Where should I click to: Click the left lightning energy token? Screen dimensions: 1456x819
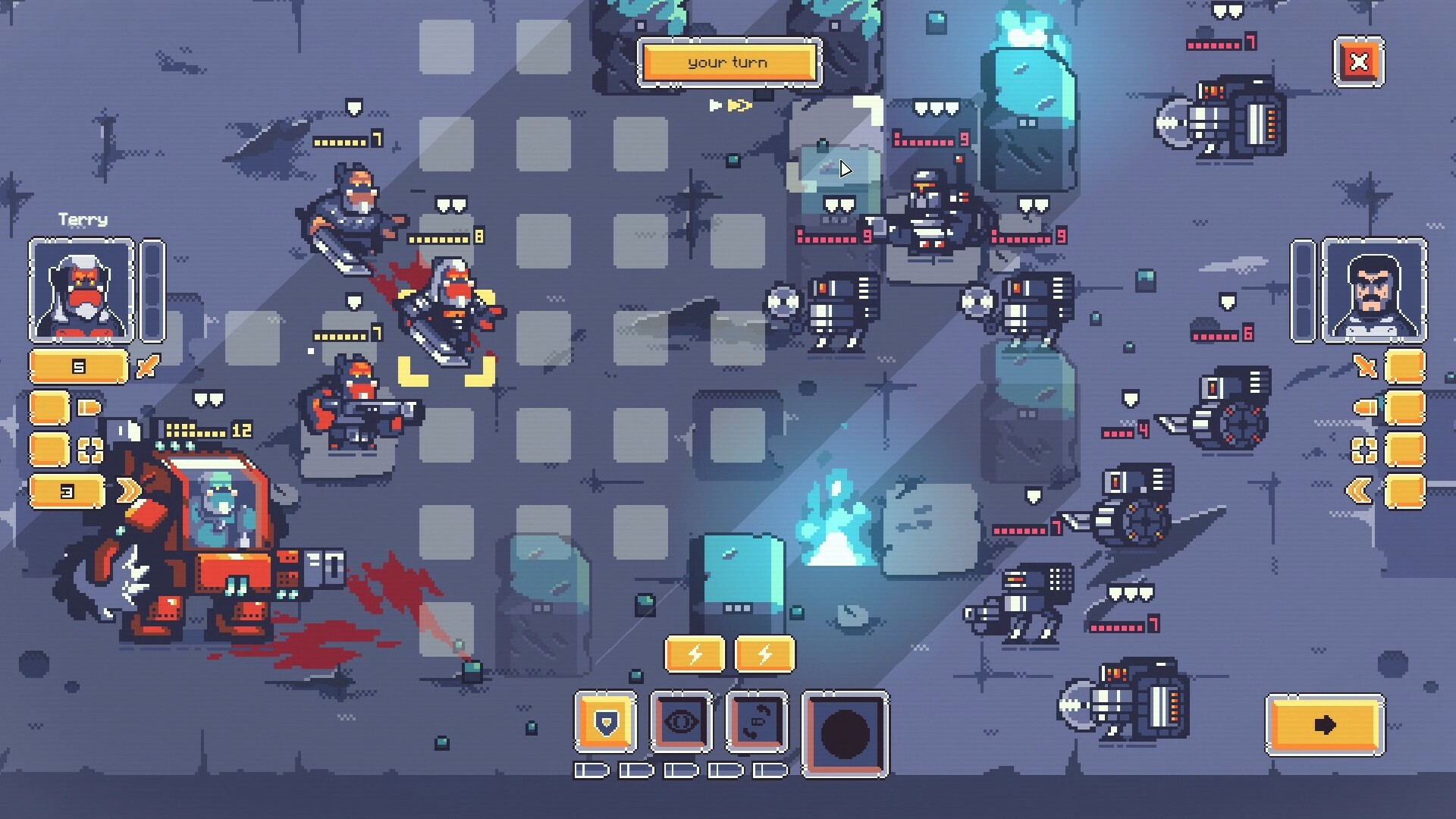point(694,652)
